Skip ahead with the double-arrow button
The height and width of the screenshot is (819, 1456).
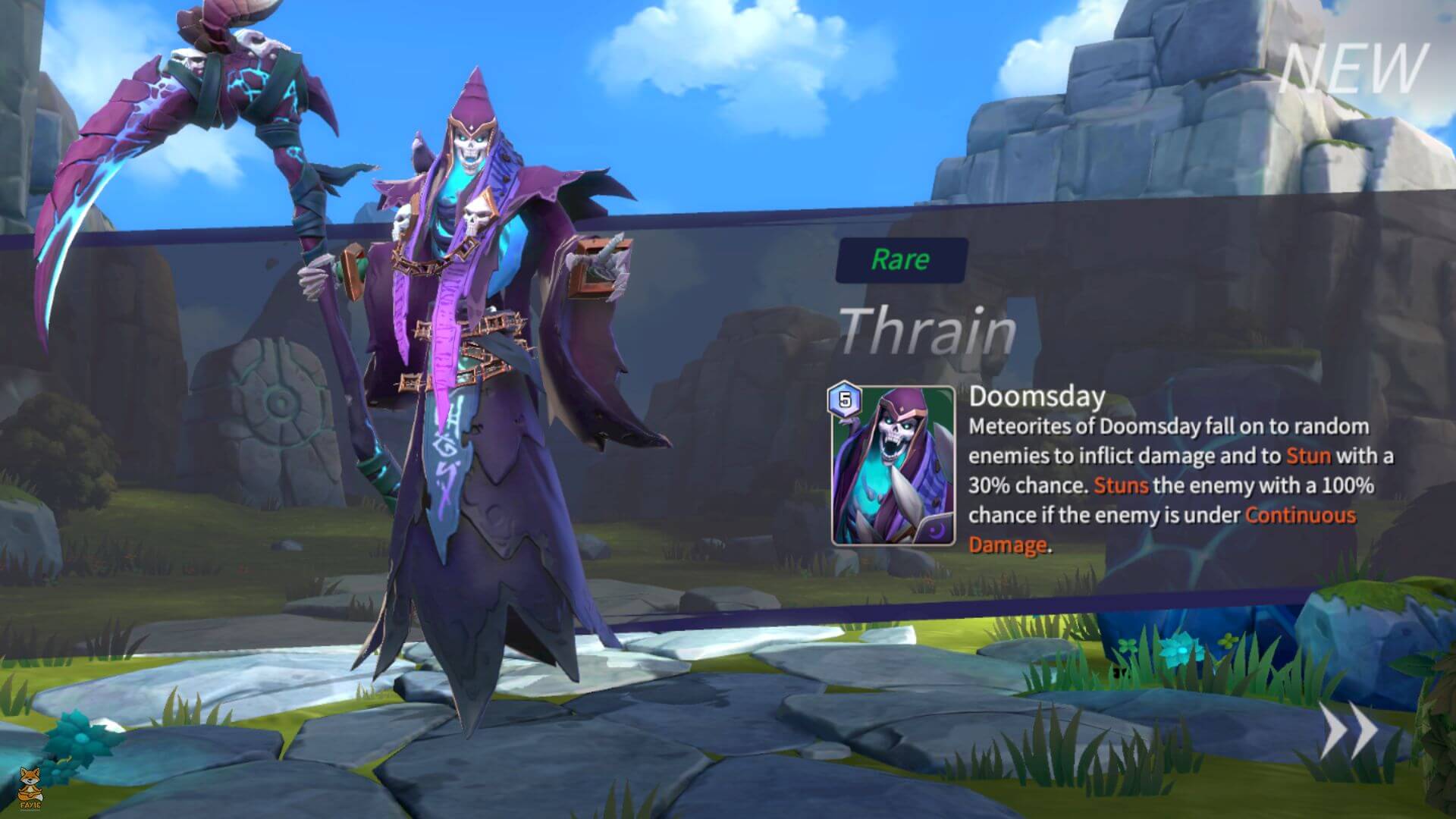1349,730
